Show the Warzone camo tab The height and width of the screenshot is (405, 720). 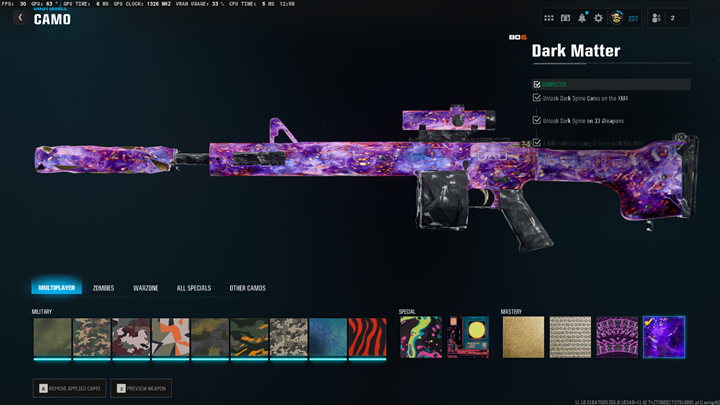(146, 288)
